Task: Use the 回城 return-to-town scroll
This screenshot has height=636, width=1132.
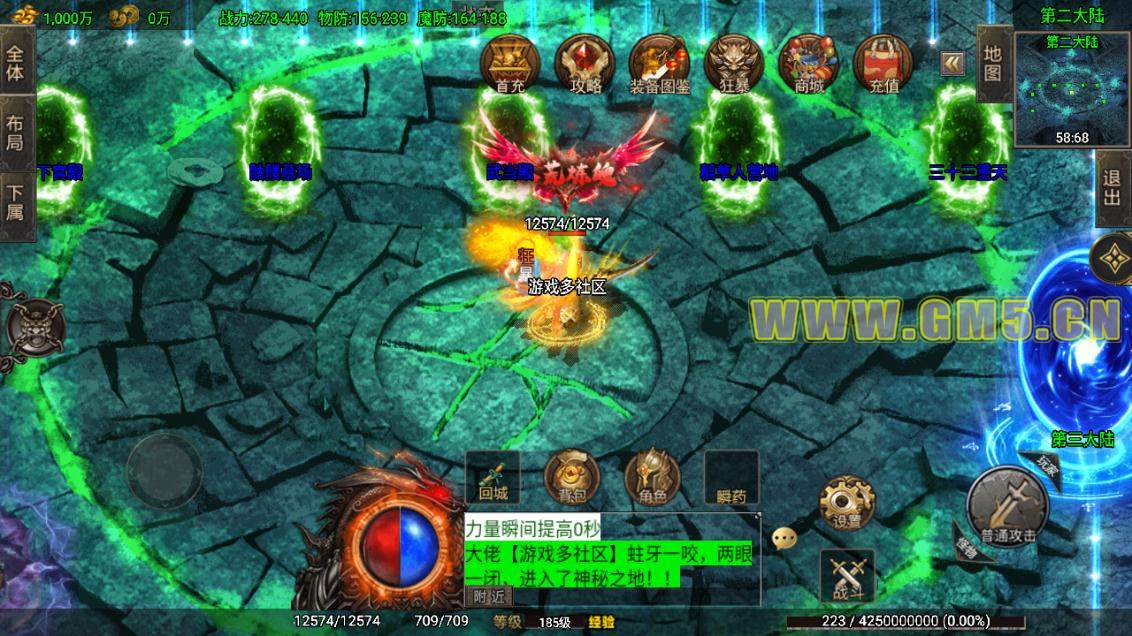Action: (x=492, y=478)
